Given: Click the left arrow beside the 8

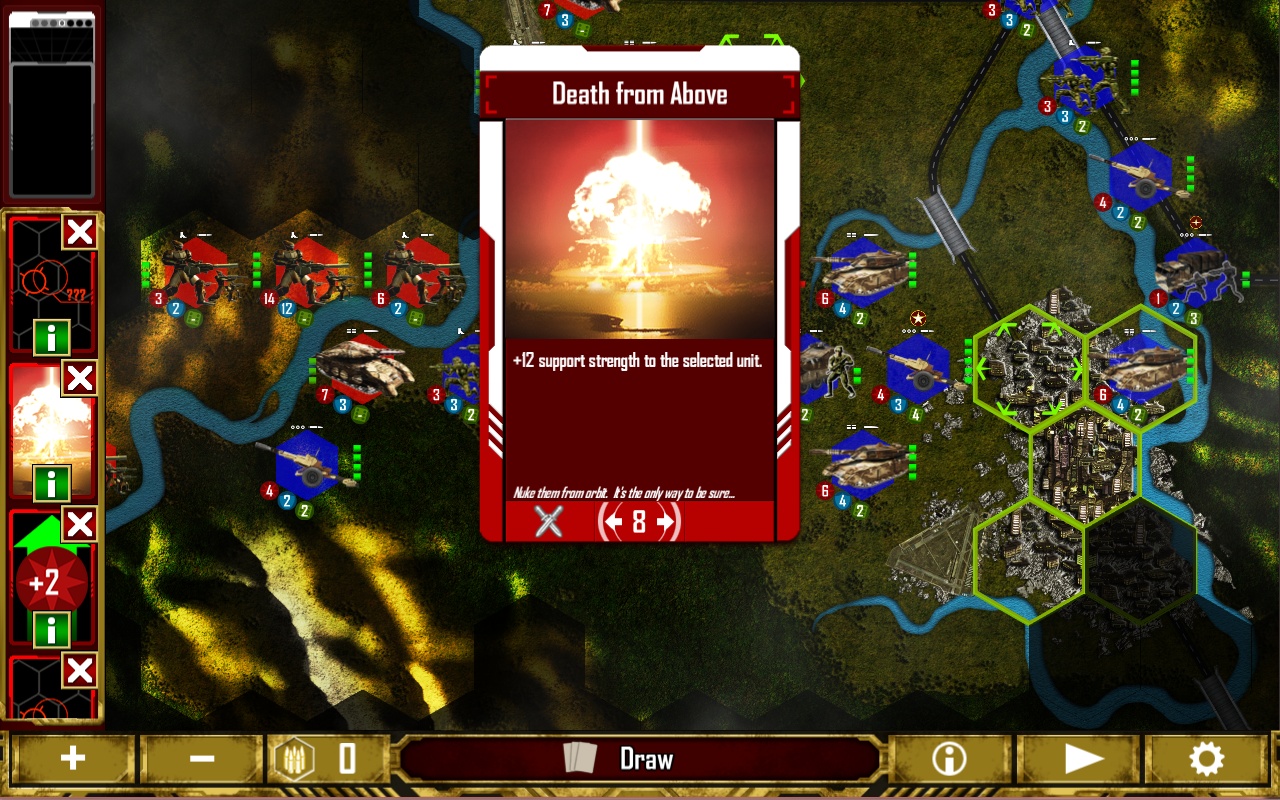Looking at the screenshot, I should point(612,522).
